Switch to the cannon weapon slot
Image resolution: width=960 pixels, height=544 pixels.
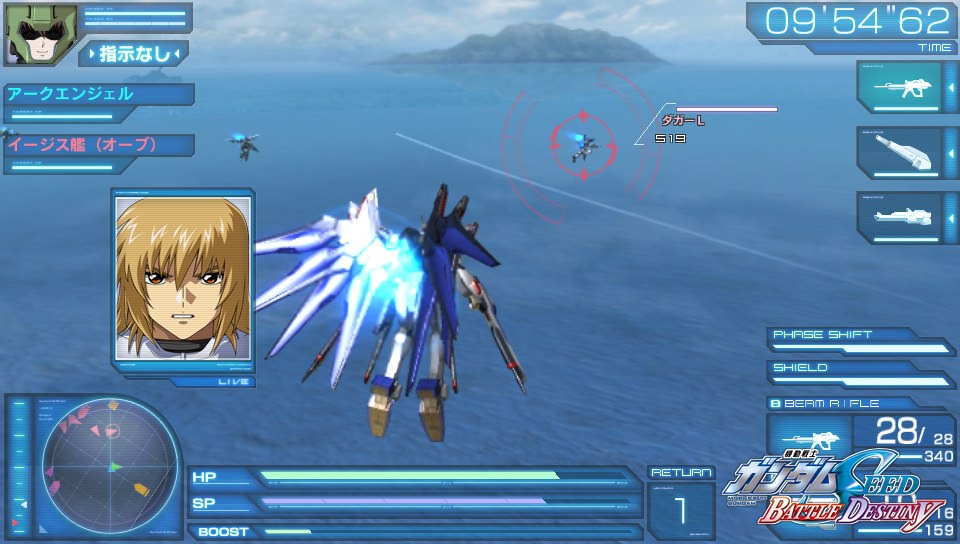pos(898,152)
